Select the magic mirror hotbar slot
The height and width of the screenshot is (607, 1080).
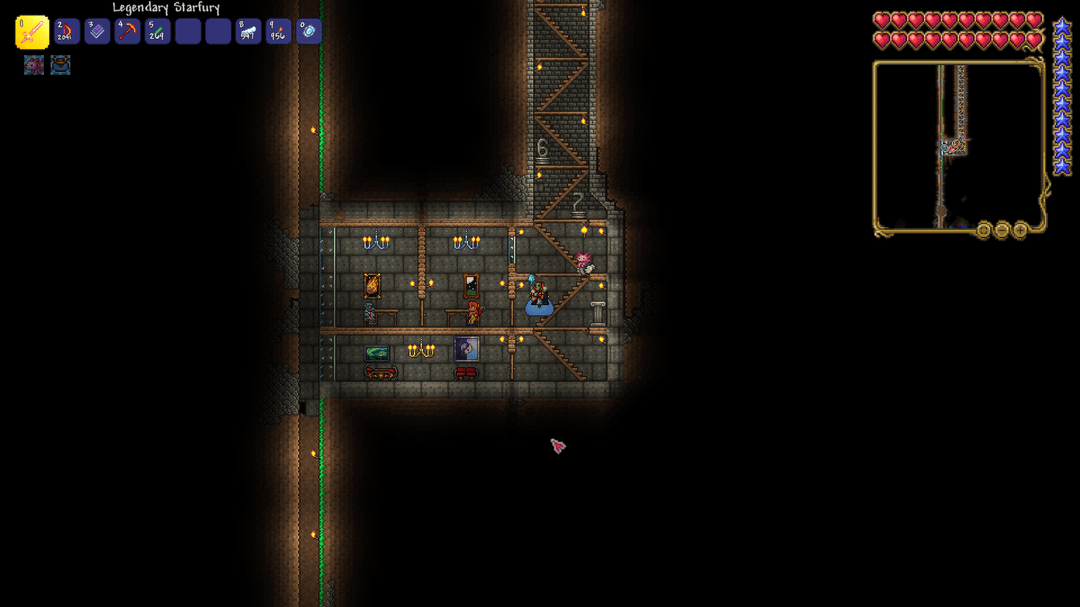(x=308, y=32)
